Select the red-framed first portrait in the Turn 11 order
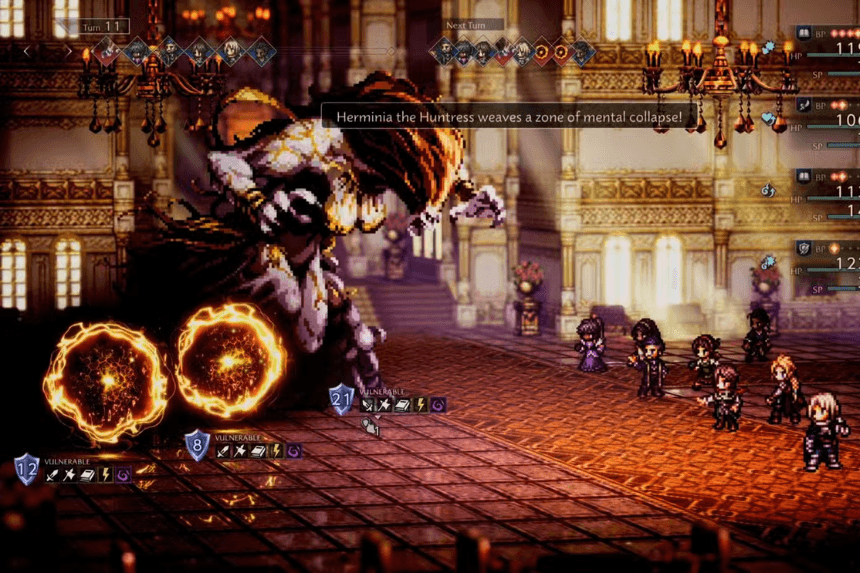 coord(107,51)
